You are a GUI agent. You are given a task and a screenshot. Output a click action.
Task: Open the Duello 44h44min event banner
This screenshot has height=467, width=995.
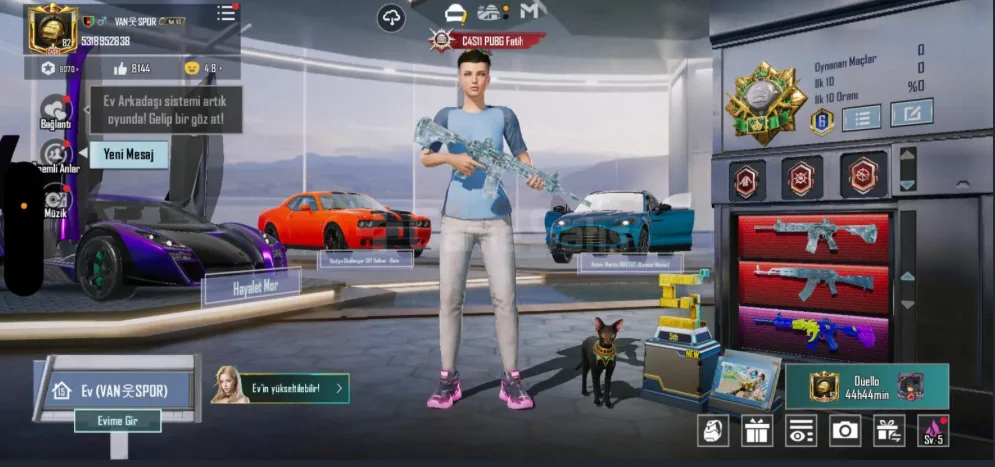866,387
